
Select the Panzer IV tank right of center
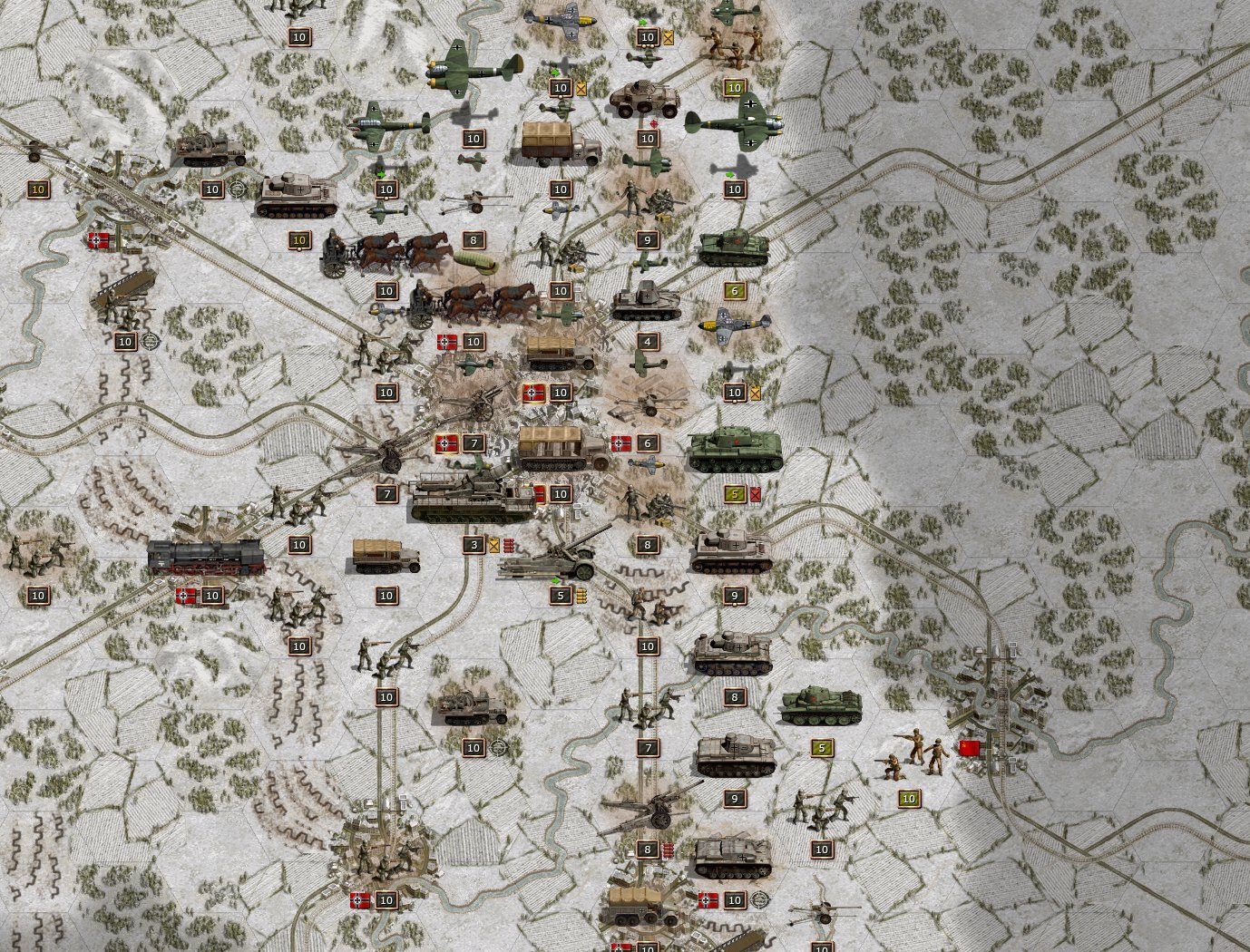click(x=733, y=551)
